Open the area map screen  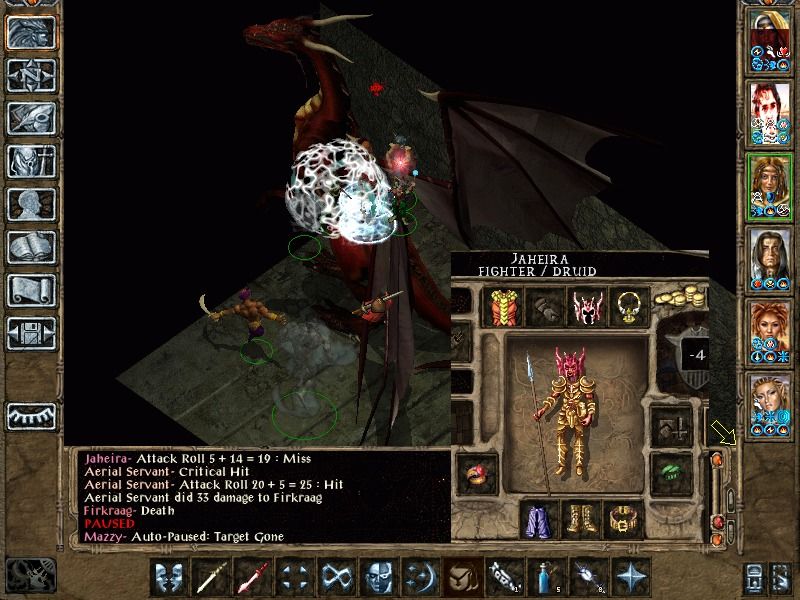pos(32,74)
